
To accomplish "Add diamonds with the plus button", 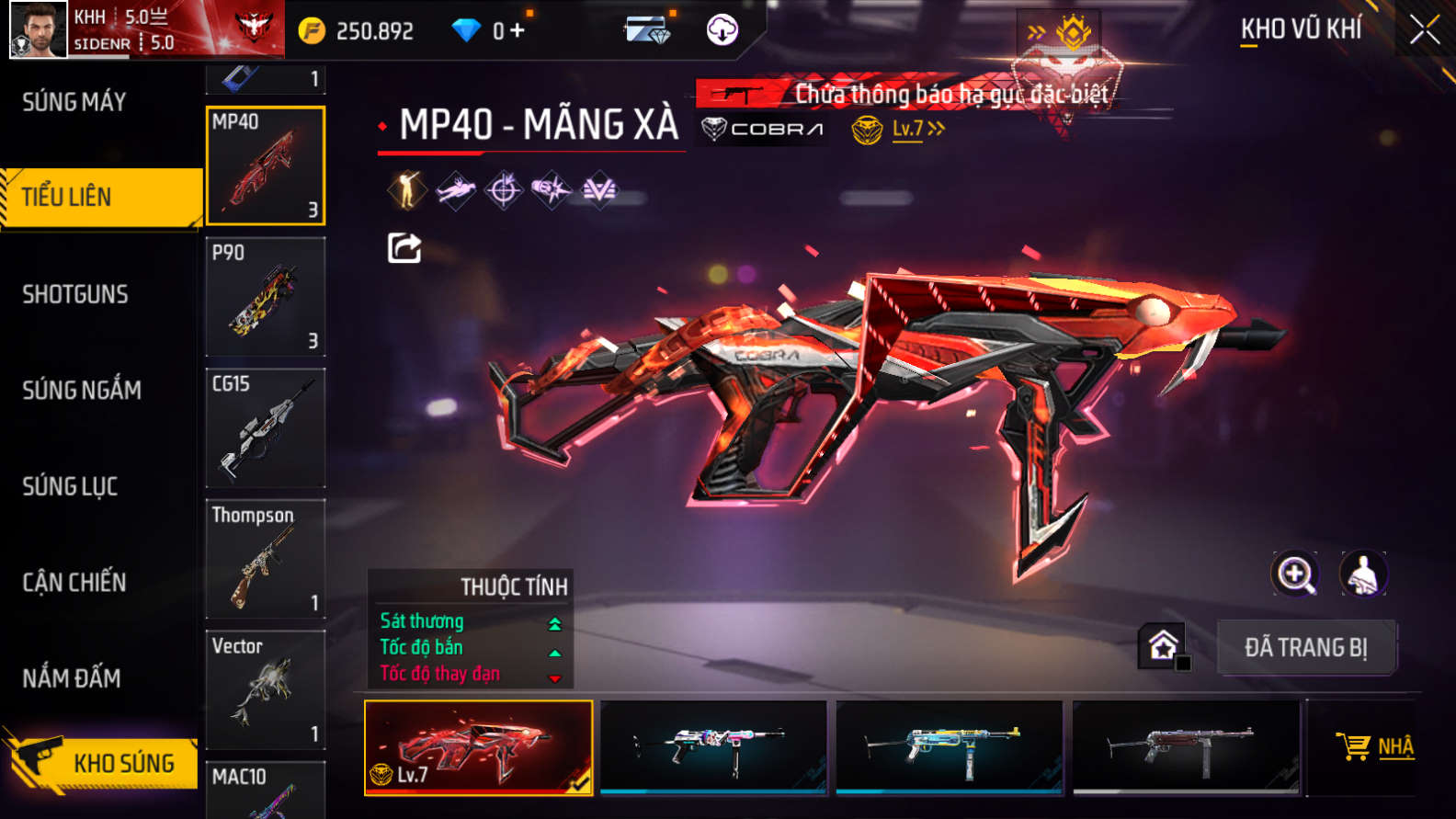I will [517, 31].
